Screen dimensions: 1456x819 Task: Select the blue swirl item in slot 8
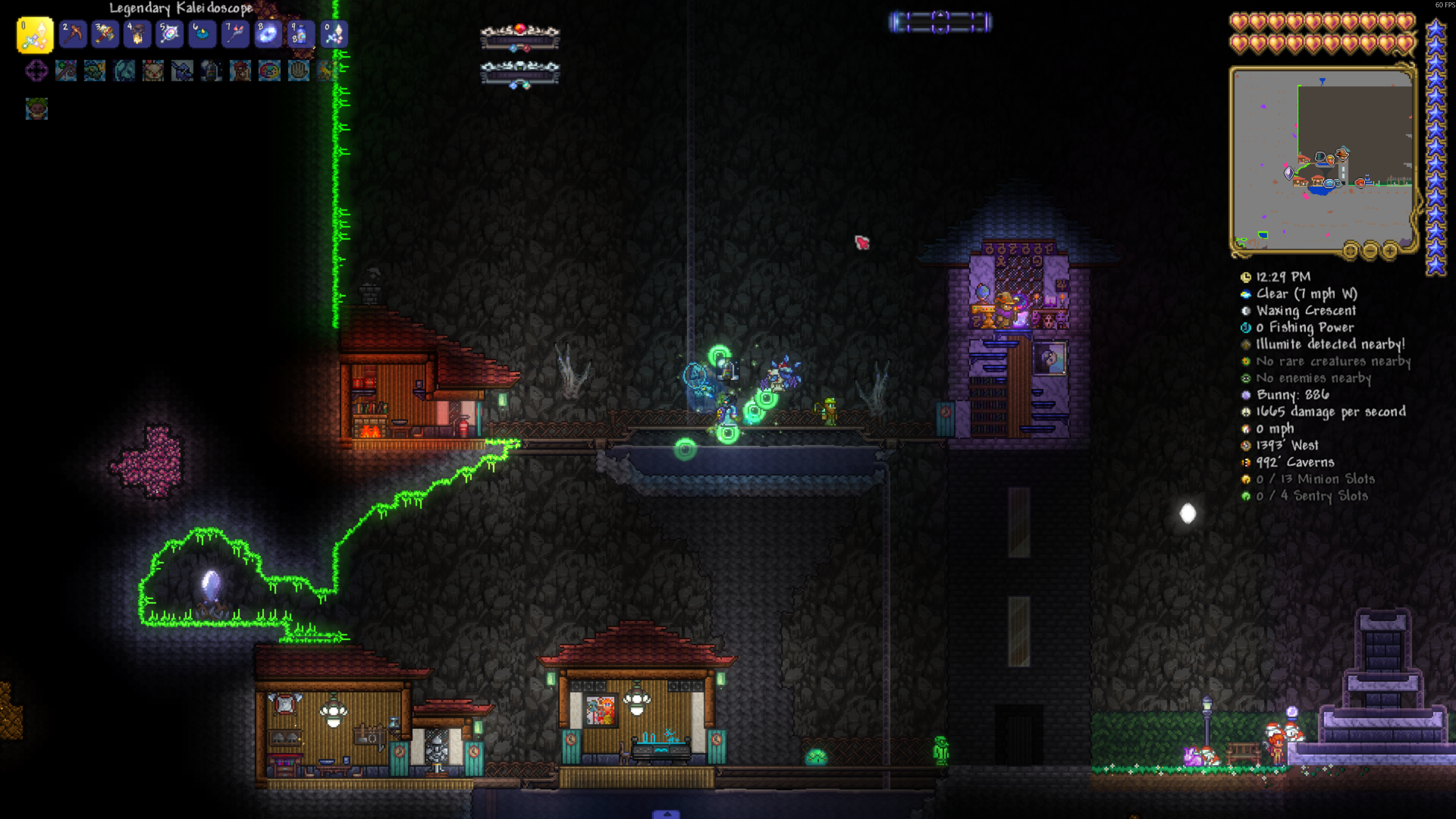pyautogui.click(x=268, y=35)
